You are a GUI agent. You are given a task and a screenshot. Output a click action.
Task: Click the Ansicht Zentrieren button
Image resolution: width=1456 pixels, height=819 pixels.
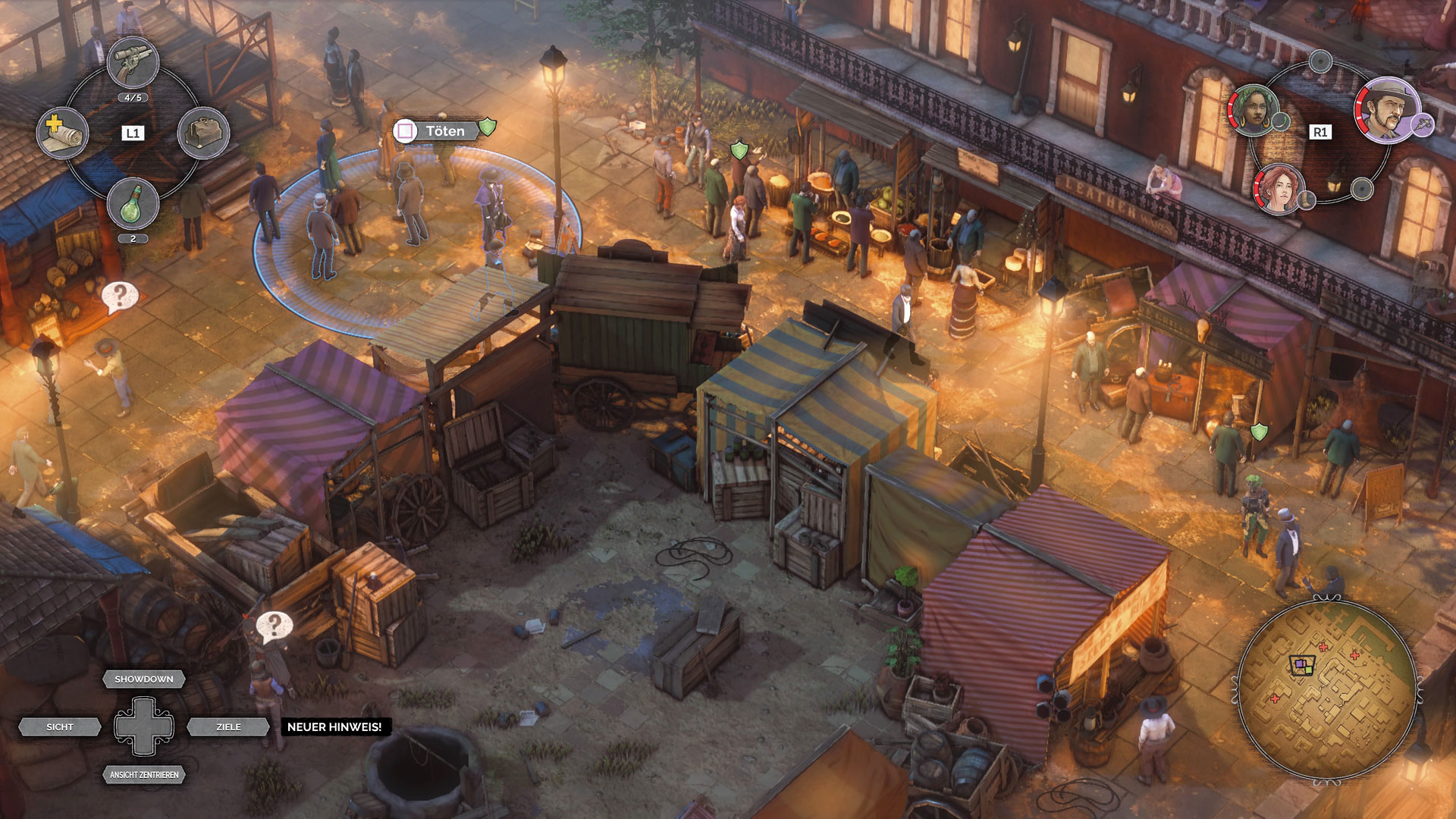point(144,774)
